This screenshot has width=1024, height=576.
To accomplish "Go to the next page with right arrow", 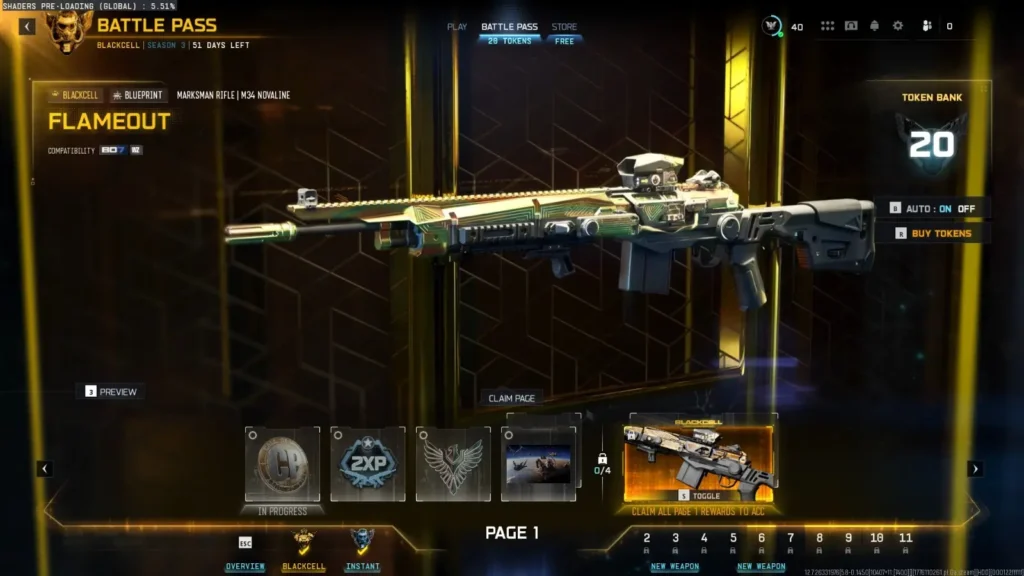I will pyautogui.click(x=975, y=468).
